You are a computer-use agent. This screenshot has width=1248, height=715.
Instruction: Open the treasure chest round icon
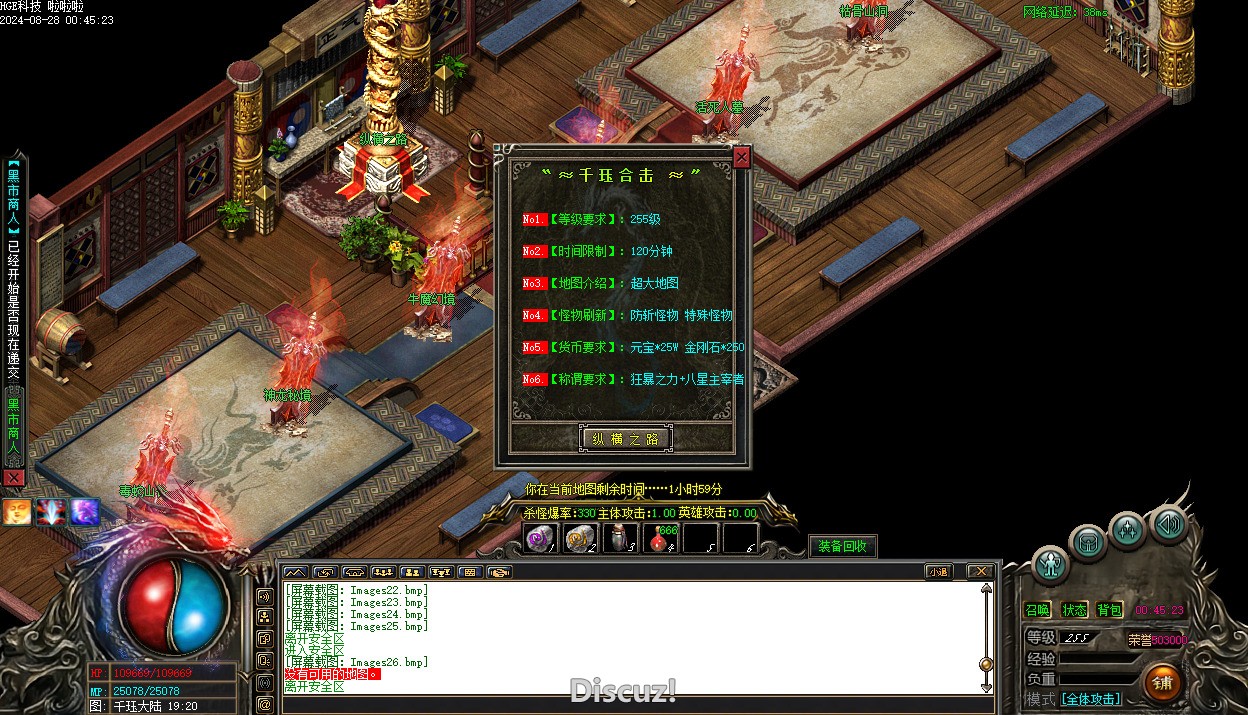click(1088, 542)
